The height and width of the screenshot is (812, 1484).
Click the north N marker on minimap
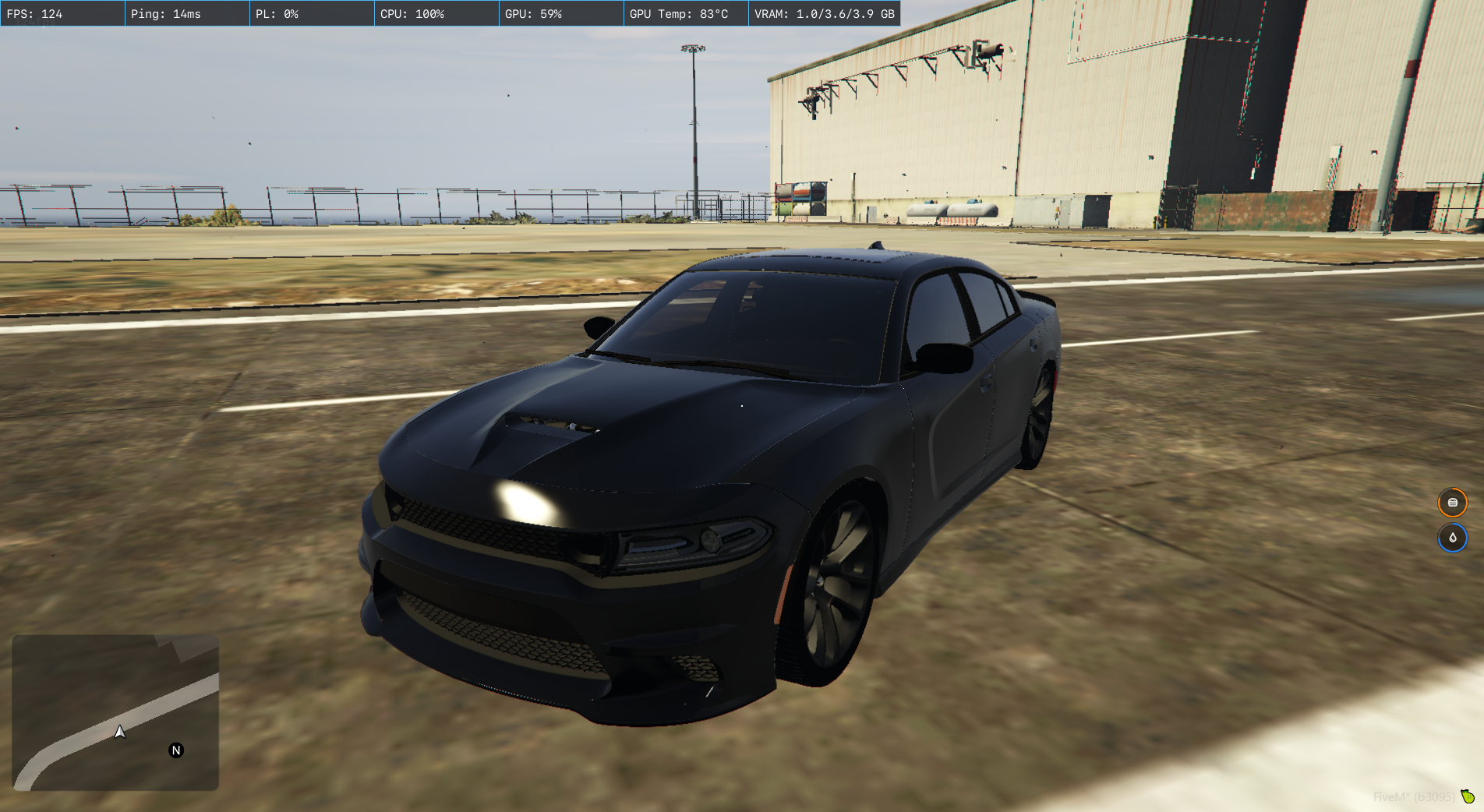176,750
